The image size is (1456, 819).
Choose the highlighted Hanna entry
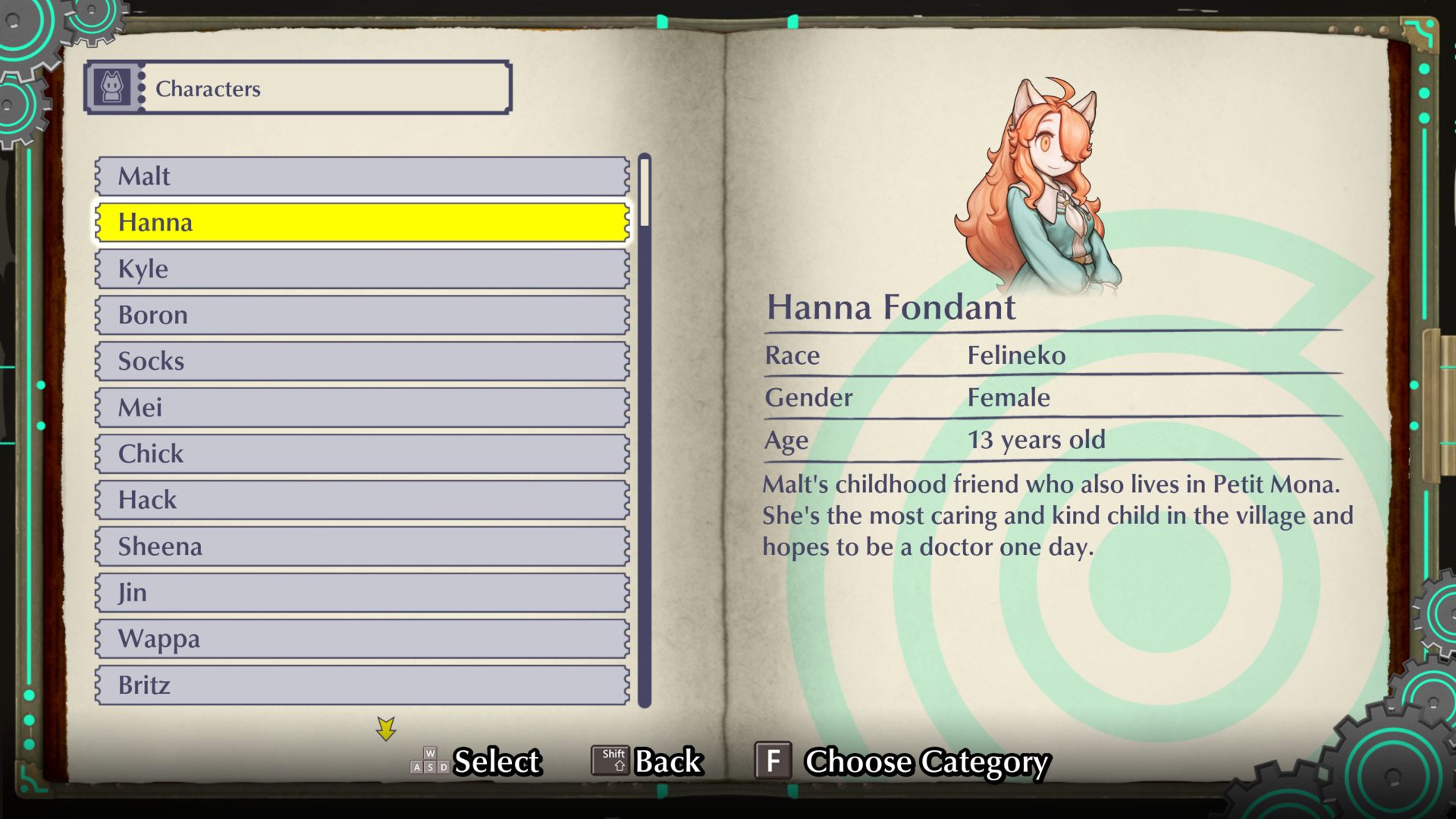coord(362,222)
